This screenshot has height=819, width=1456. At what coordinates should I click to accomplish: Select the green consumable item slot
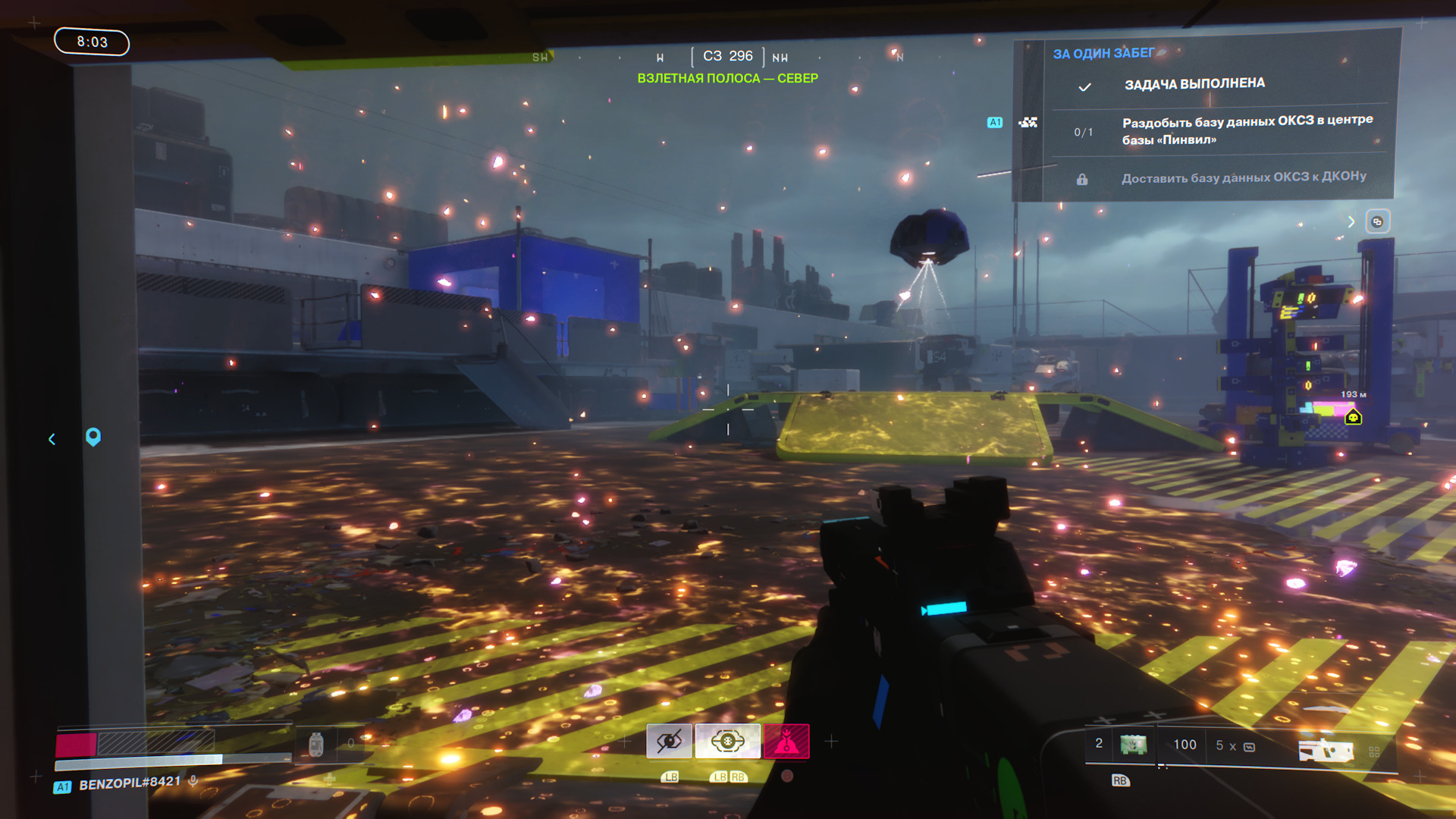click(x=1133, y=745)
